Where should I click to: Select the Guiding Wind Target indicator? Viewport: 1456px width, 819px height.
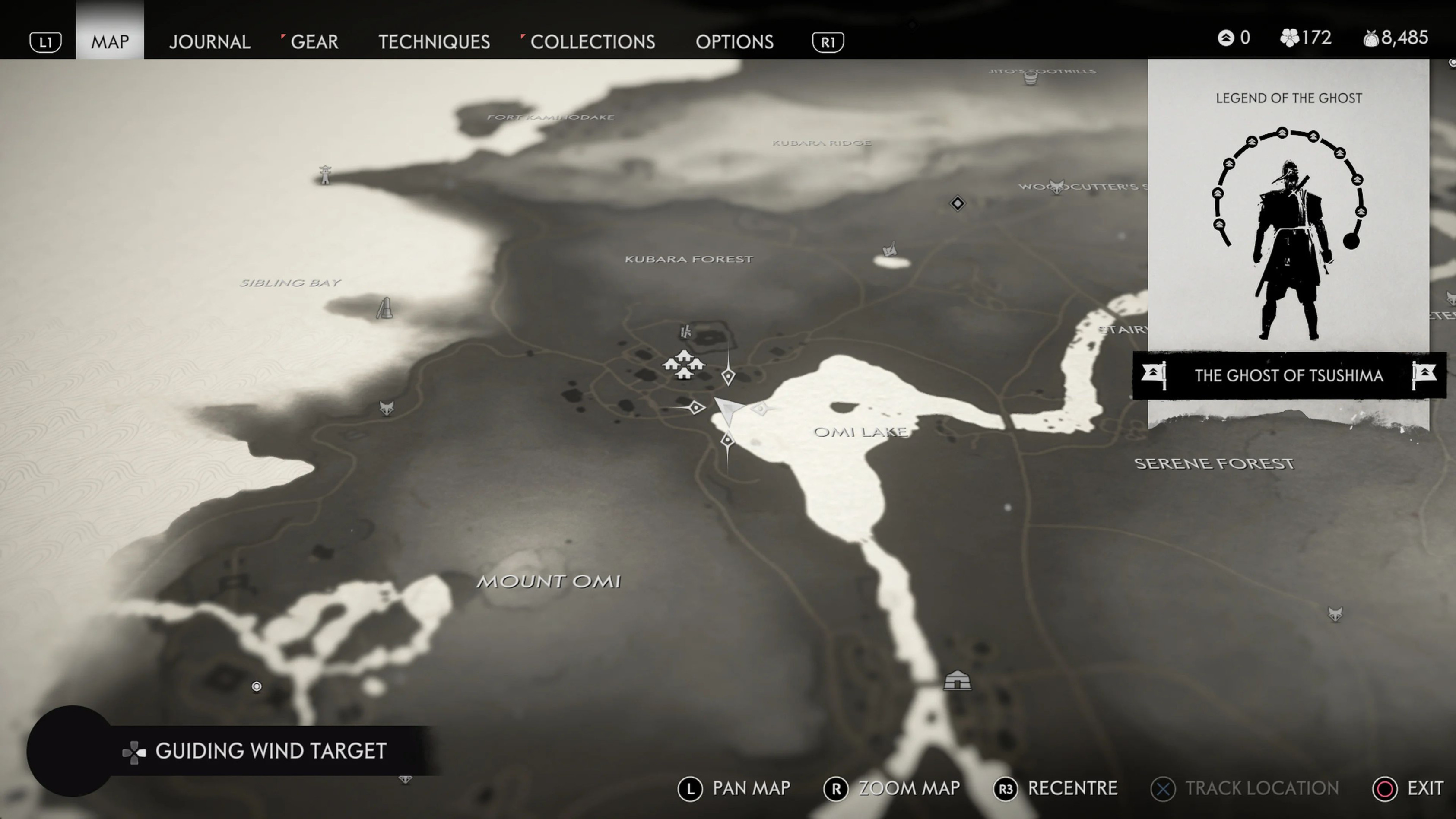[270, 751]
